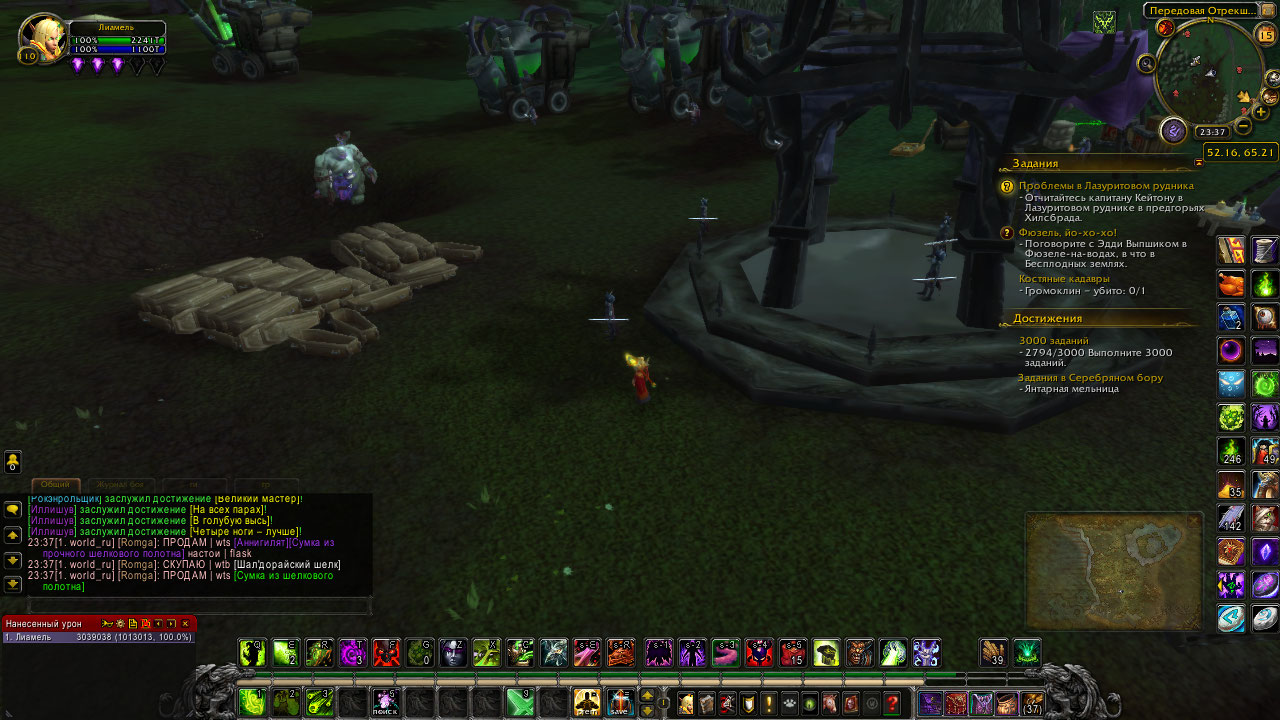The image size is (1280, 720).
Task: Click the Лиамель player portrait
Action: (x=43, y=38)
